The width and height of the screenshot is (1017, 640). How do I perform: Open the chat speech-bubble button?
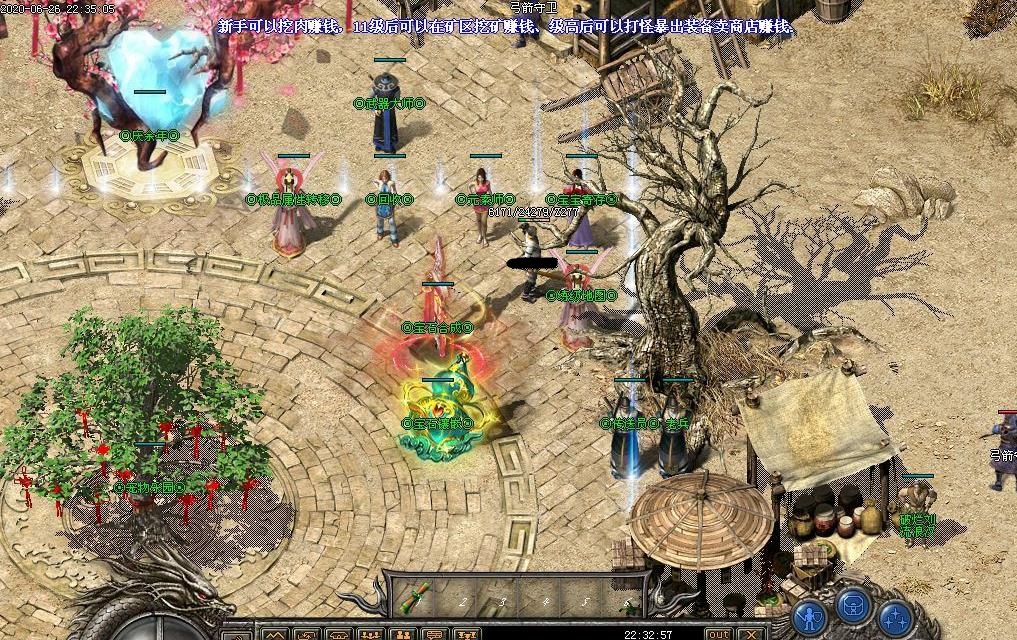434,634
